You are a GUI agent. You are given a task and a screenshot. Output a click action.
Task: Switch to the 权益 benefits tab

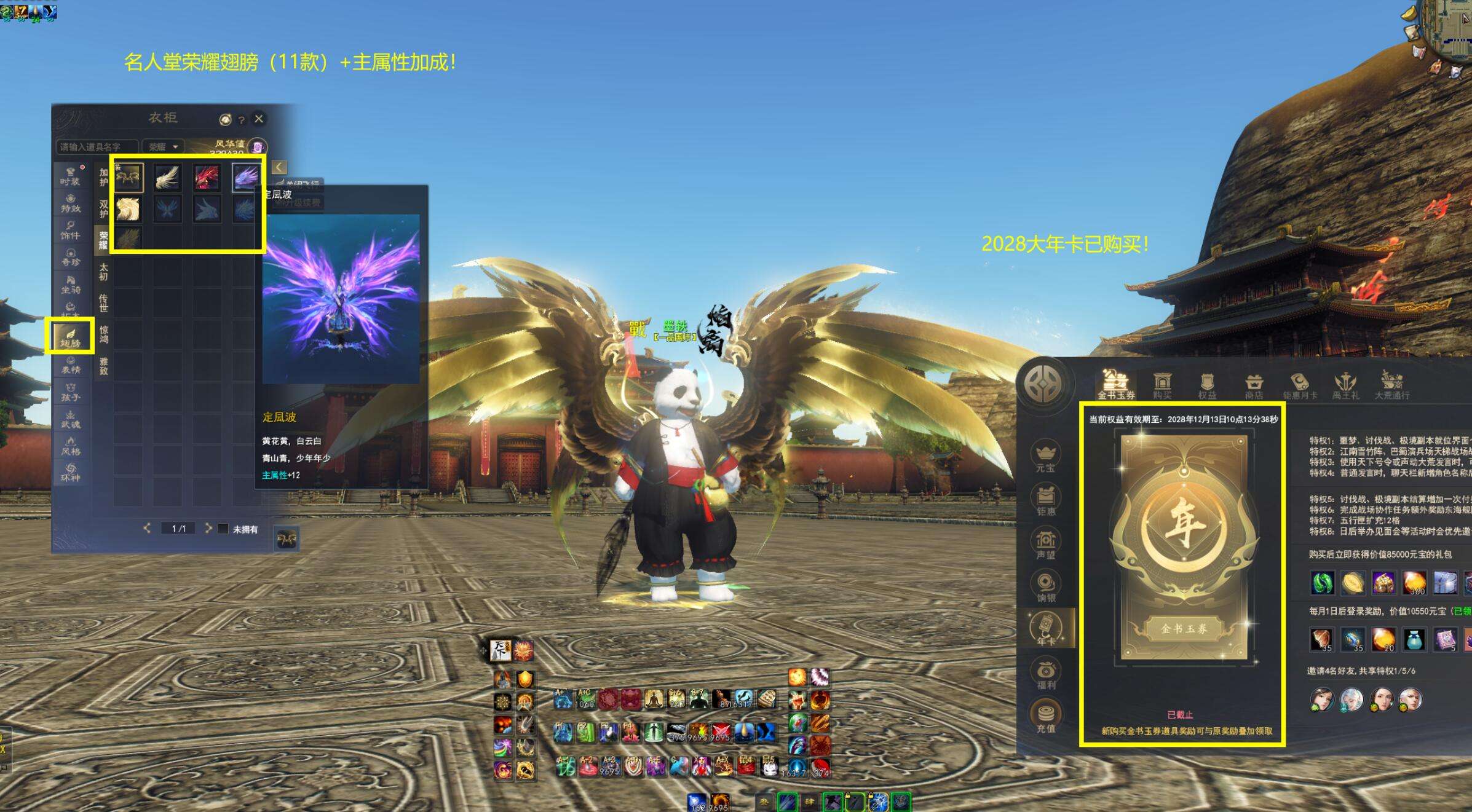1207,385
